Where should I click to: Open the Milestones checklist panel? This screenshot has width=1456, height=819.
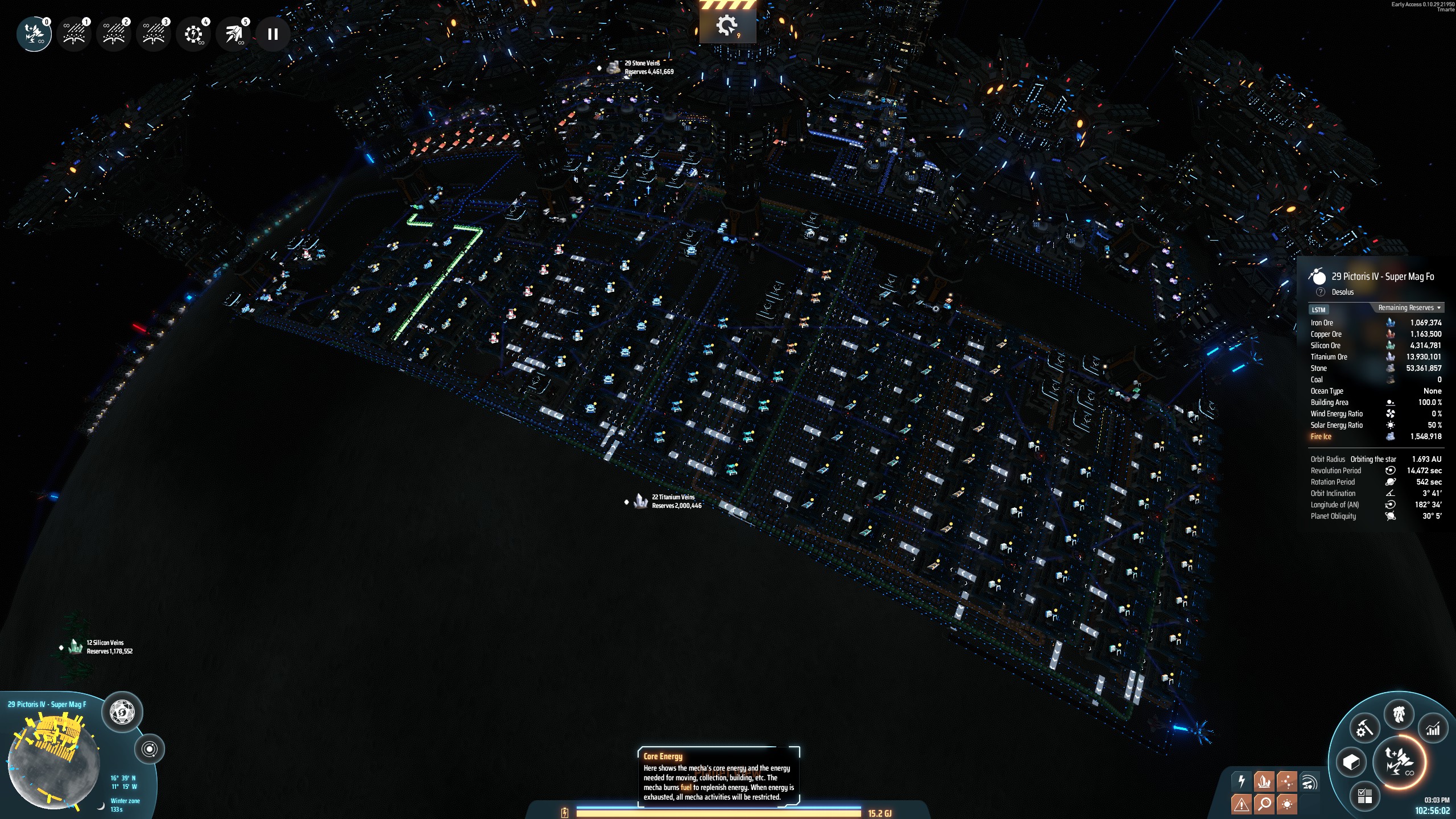pyautogui.click(x=1366, y=797)
